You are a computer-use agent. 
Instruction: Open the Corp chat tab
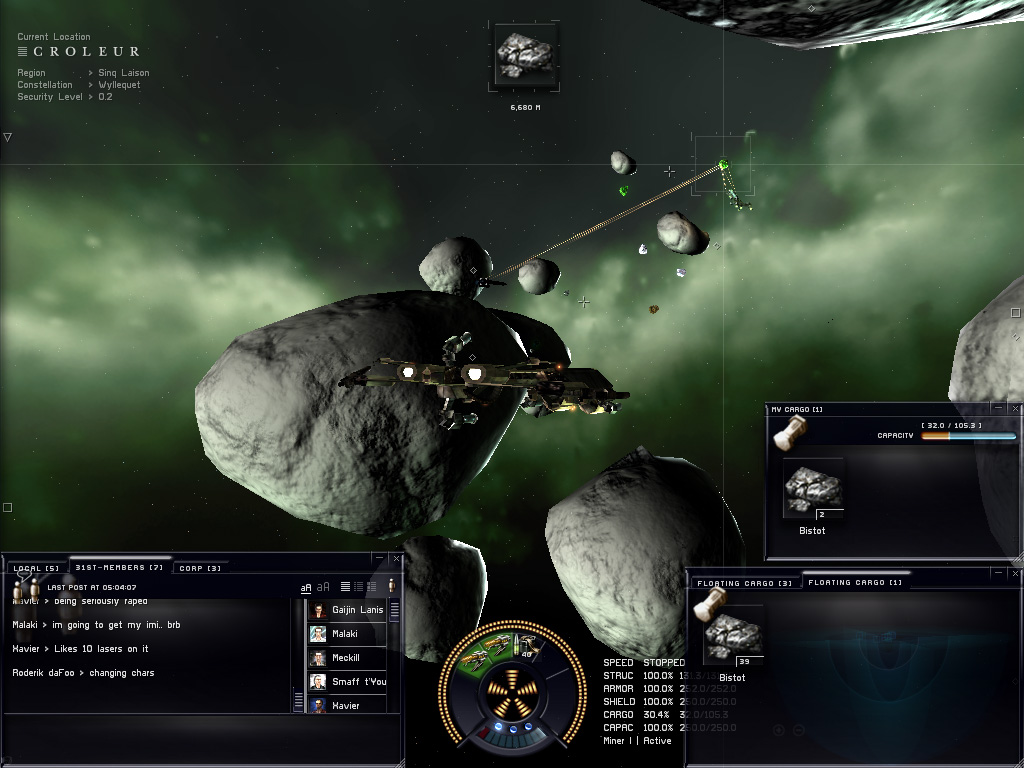[200, 568]
